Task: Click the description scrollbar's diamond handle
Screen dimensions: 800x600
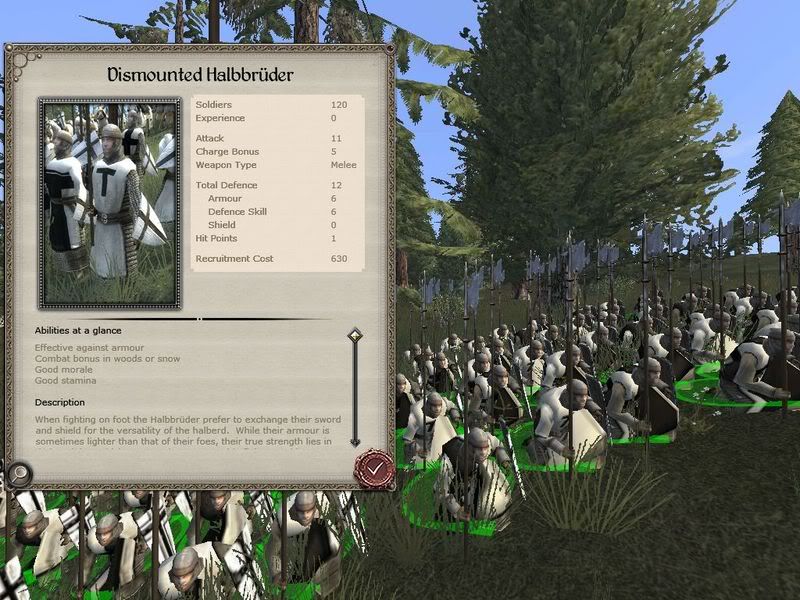Action: 354,336
